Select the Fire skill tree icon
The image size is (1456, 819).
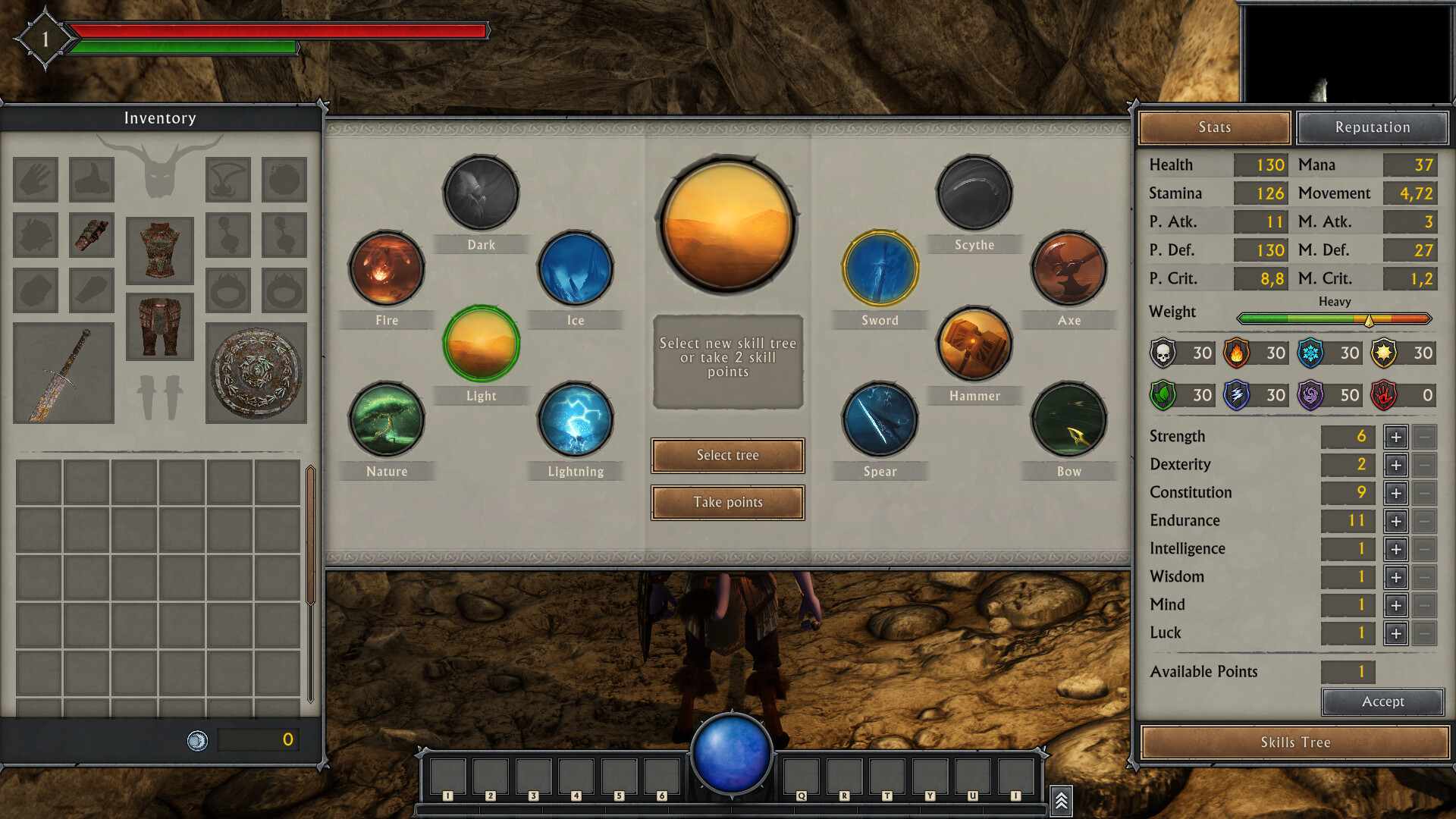coord(386,268)
